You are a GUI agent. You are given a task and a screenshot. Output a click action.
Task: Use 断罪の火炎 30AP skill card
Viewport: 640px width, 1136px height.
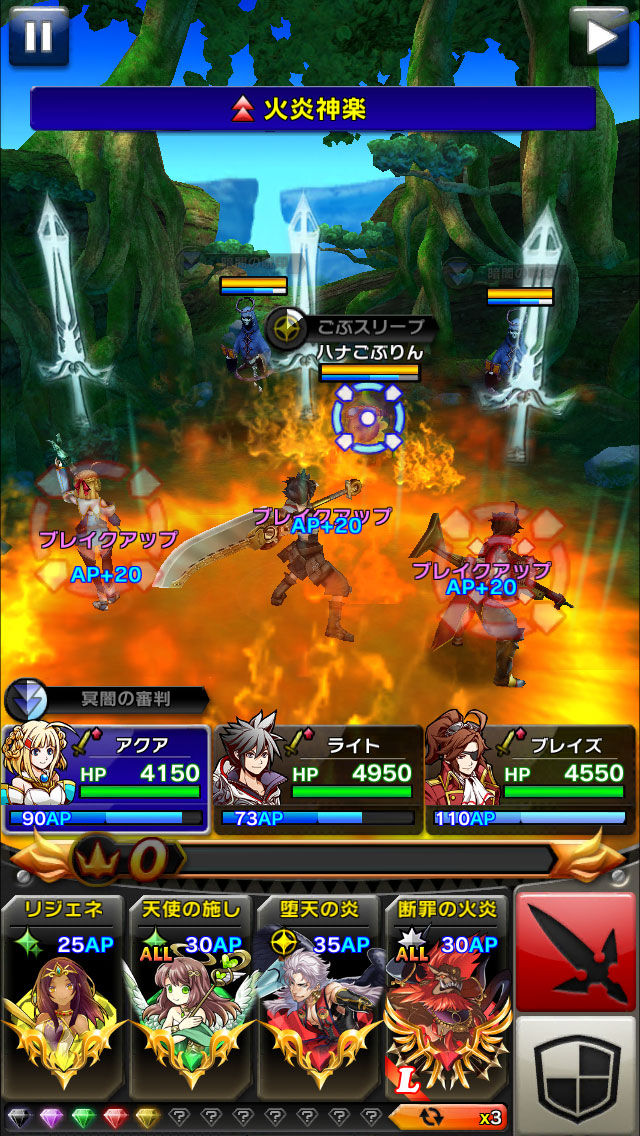click(447, 995)
